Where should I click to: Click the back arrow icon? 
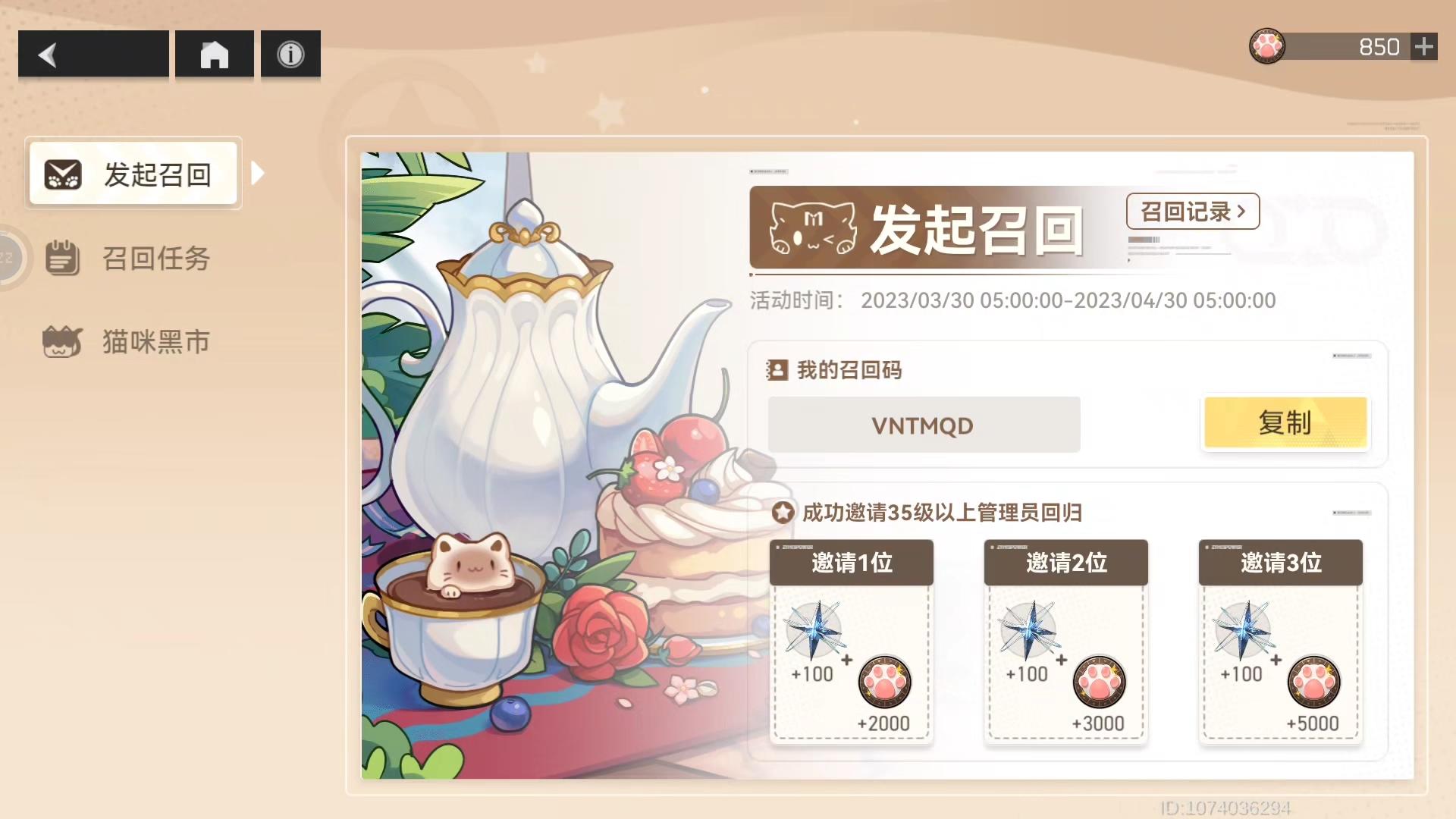pyautogui.click(x=48, y=54)
